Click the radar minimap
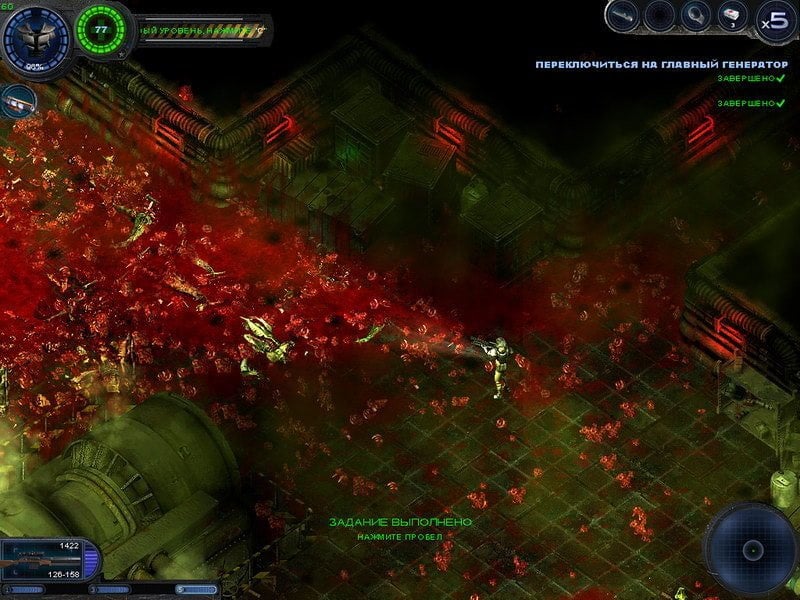Viewport: 800px width, 600px height. click(x=752, y=549)
